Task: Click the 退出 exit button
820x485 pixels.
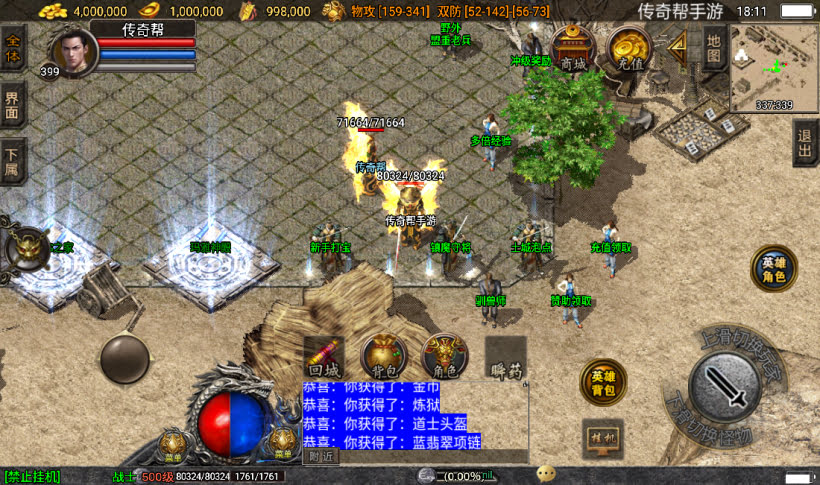Action: [x=805, y=145]
